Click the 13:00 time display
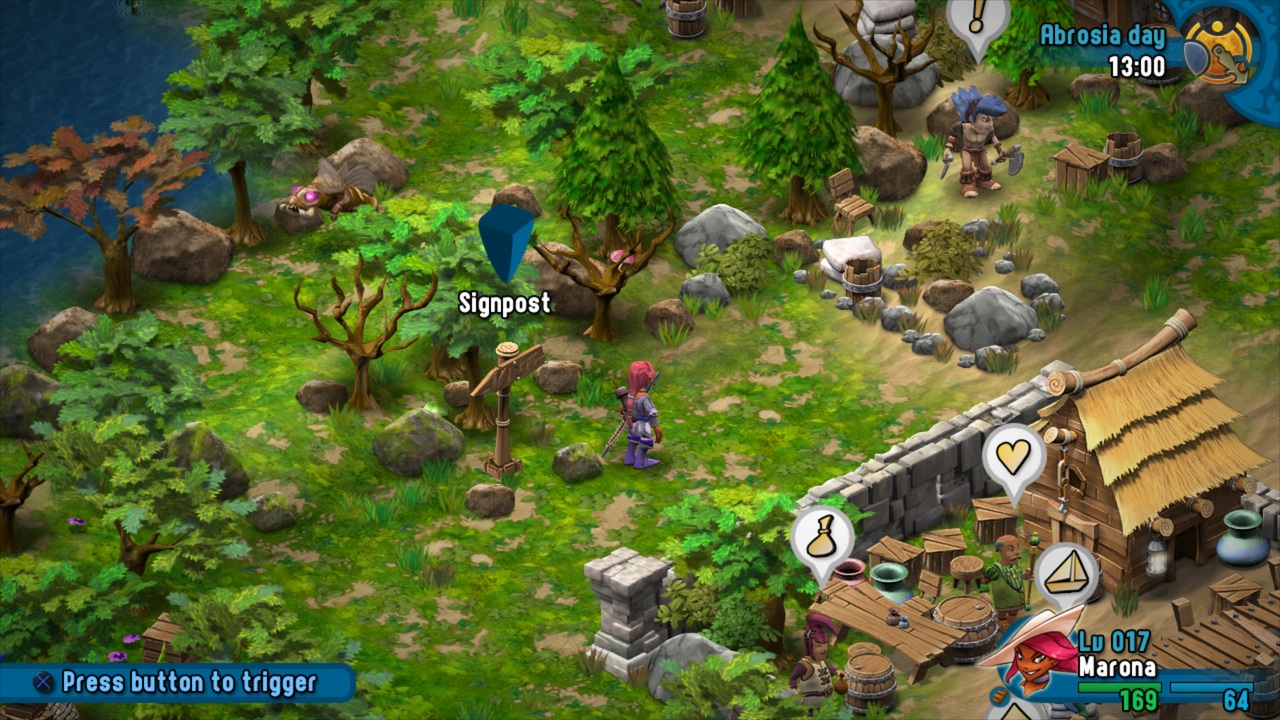This screenshot has height=720, width=1280. [x=1135, y=62]
